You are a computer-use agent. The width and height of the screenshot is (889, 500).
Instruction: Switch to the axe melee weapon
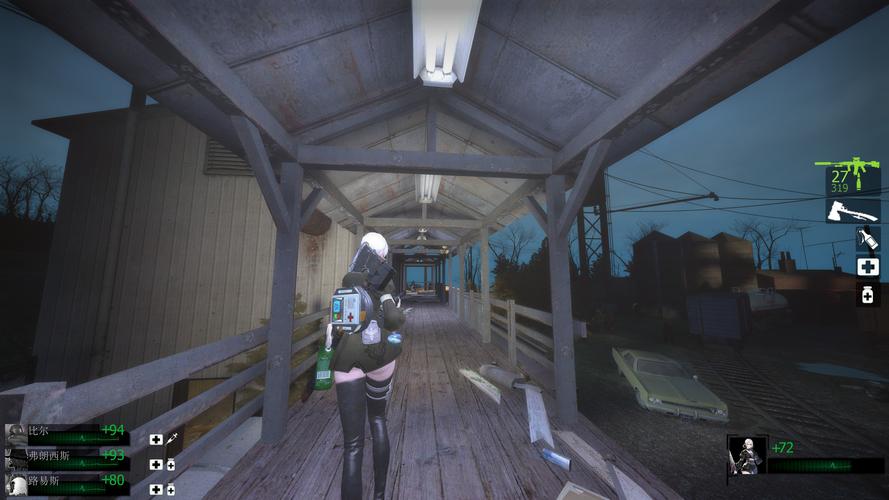[852, 210]
